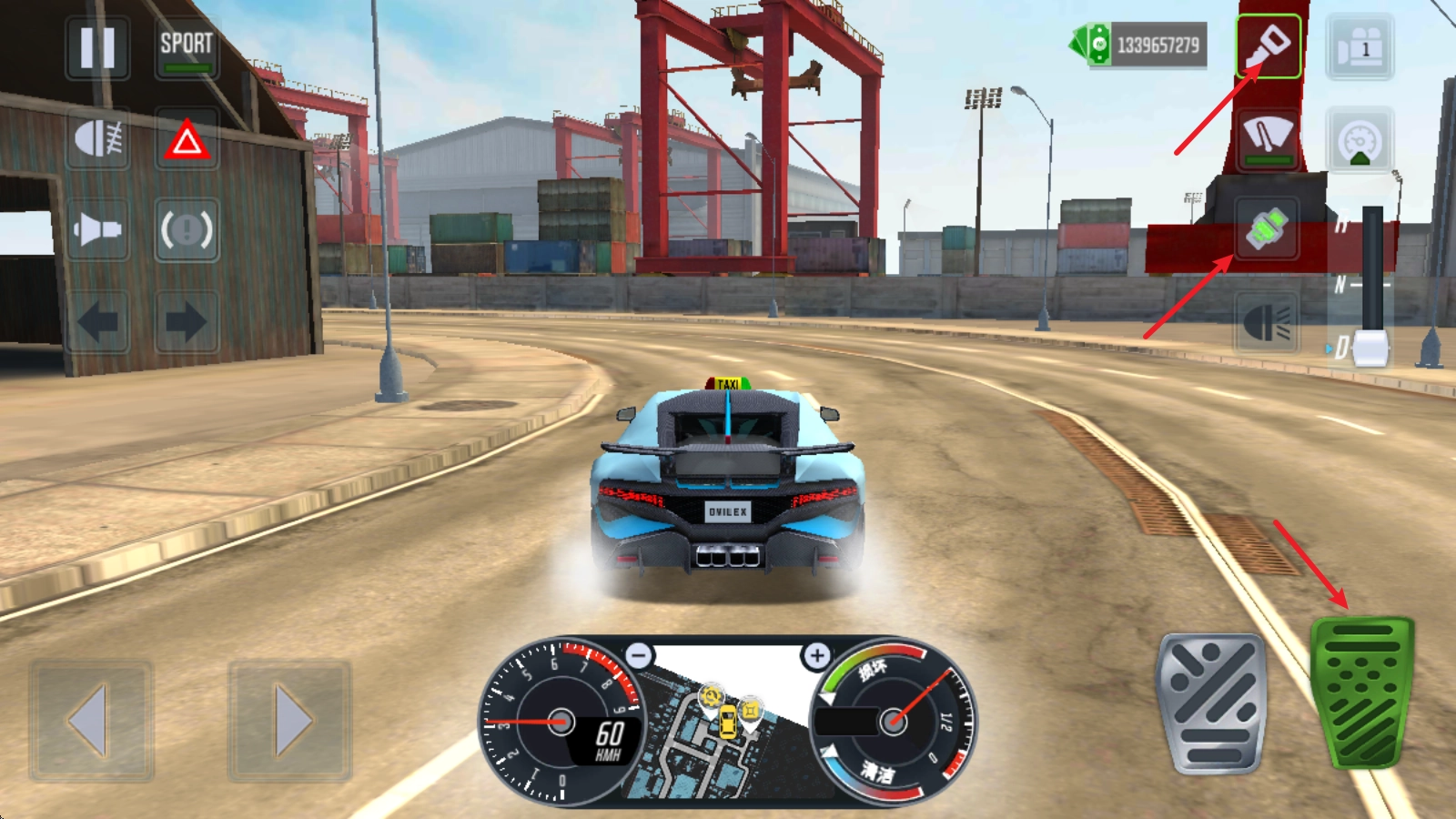The image size is (1456, 819).
Task: Step on the green gas pedal
Action: coord(1361,693)
